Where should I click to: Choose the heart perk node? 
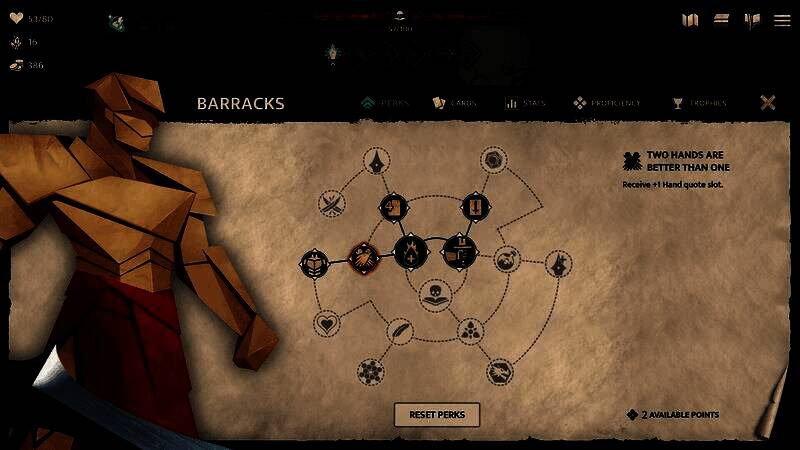coord(326,324)
